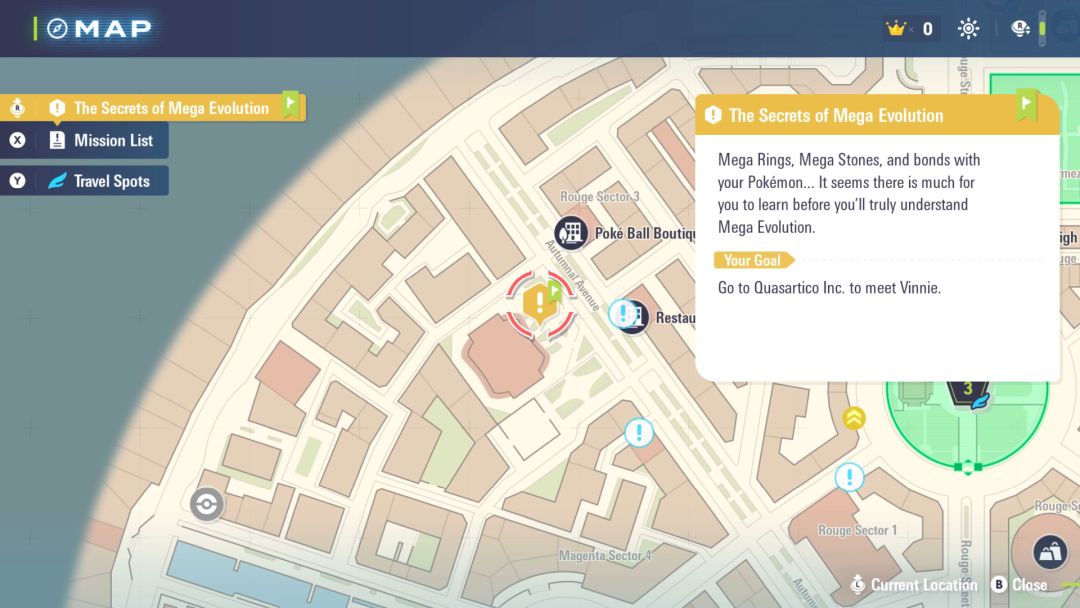The height and width of the screenshot is (608, 1080).
Task: Select the shopping bag store marker
Action: 1050,552
